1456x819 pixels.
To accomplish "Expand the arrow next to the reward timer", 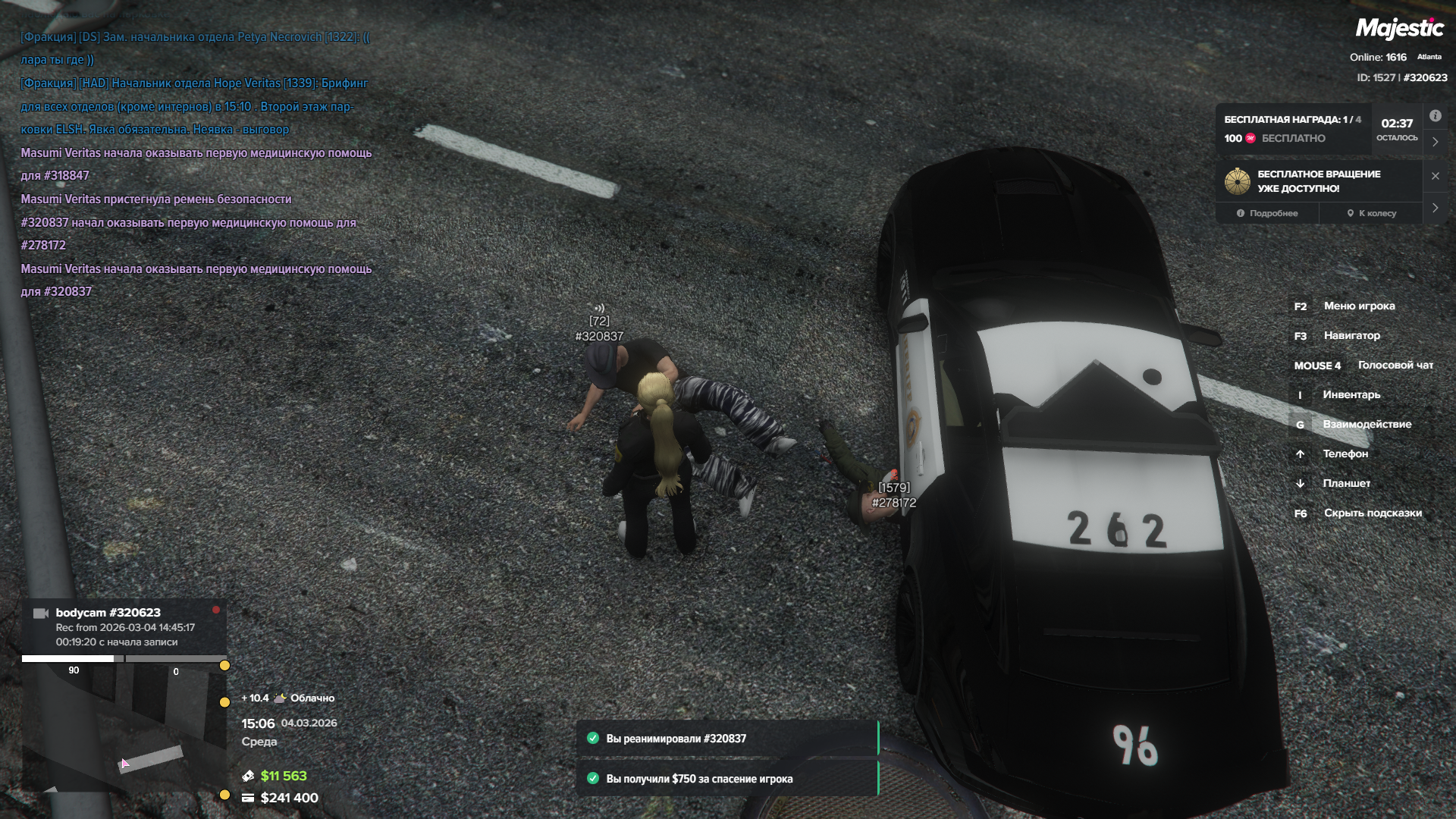I will pos(1435,142).
